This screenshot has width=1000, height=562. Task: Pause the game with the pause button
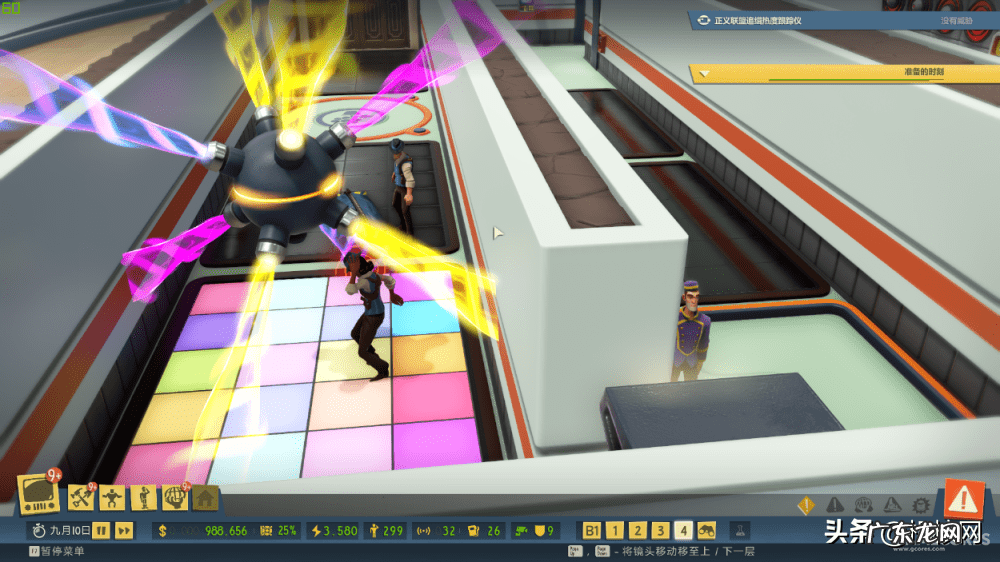point(102,530)
